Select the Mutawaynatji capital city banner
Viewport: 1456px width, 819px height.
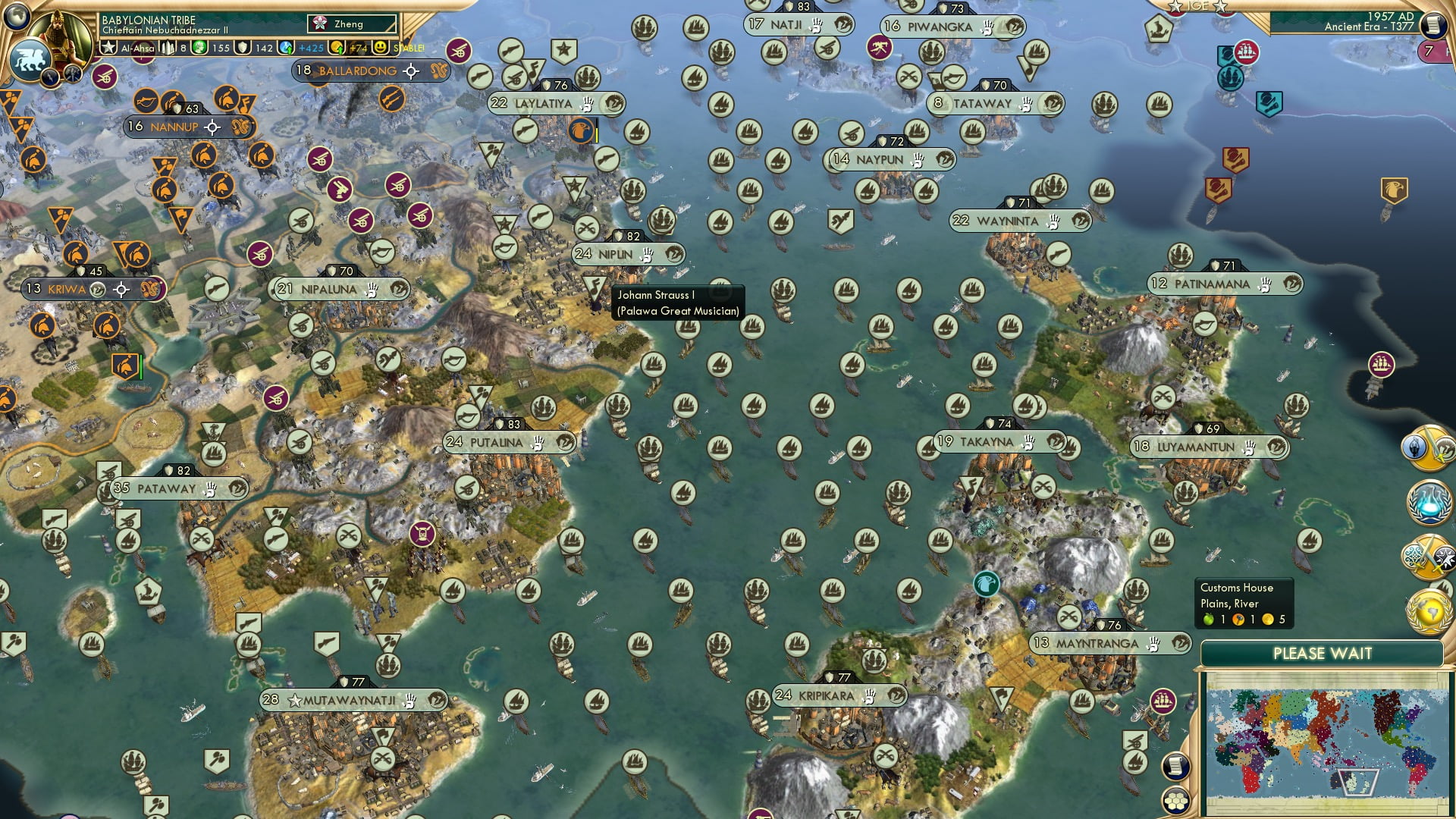tap(350, 700)
